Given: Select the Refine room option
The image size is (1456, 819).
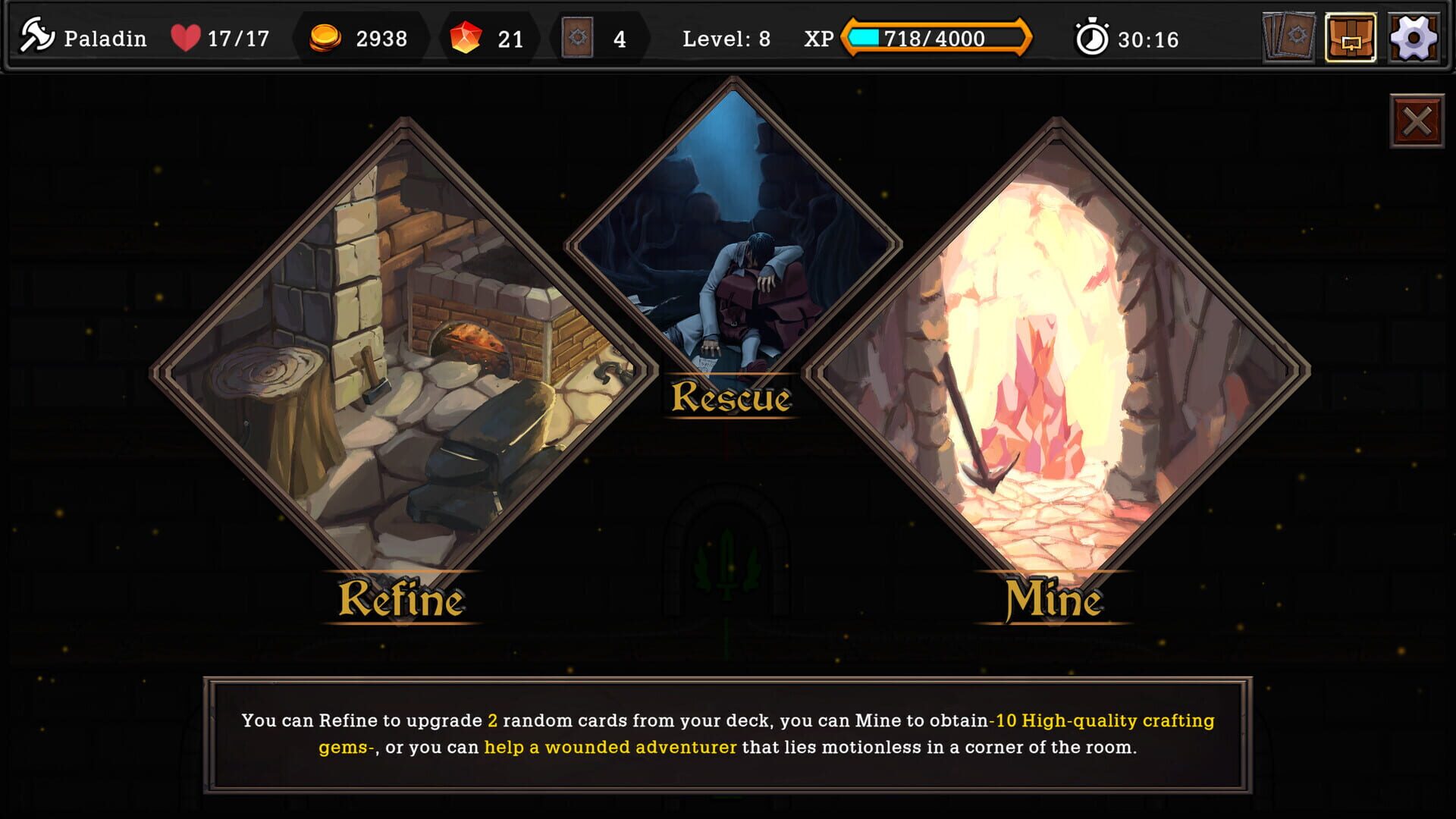Looking at the screenshot, I should [394, 356].
